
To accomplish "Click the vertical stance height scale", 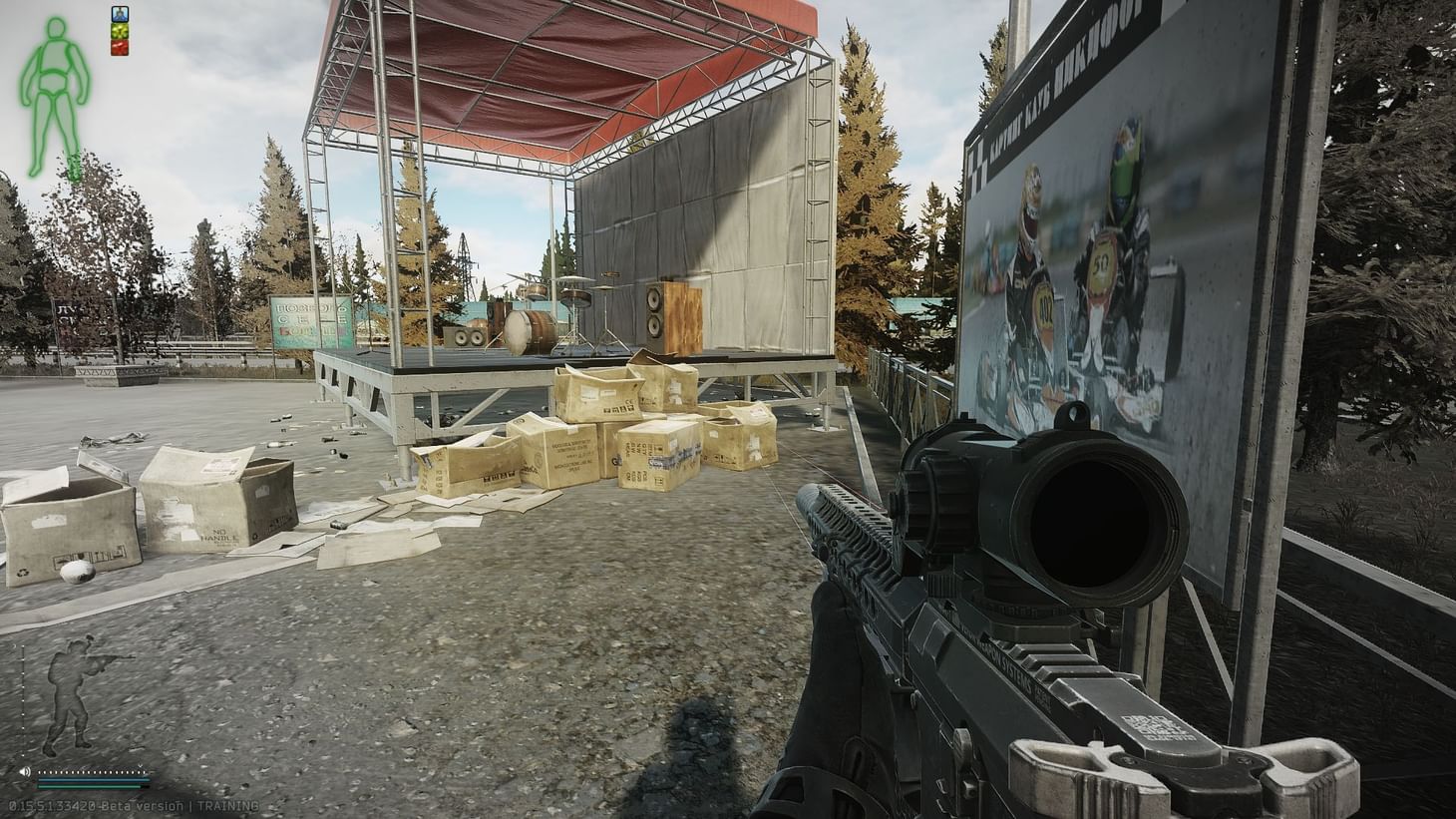I will (23, 698).
